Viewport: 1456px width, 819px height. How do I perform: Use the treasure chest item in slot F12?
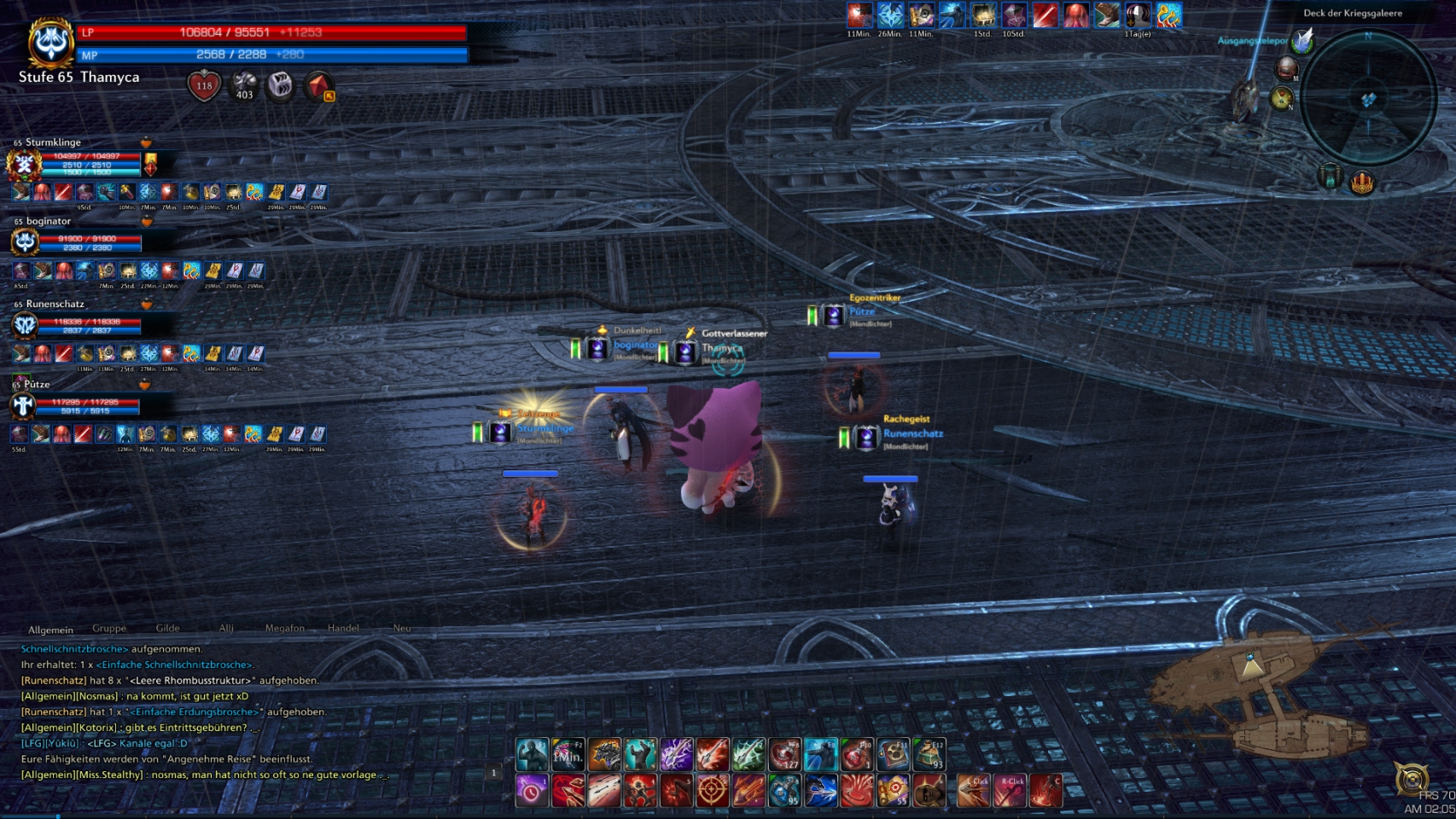pos(929,755)
